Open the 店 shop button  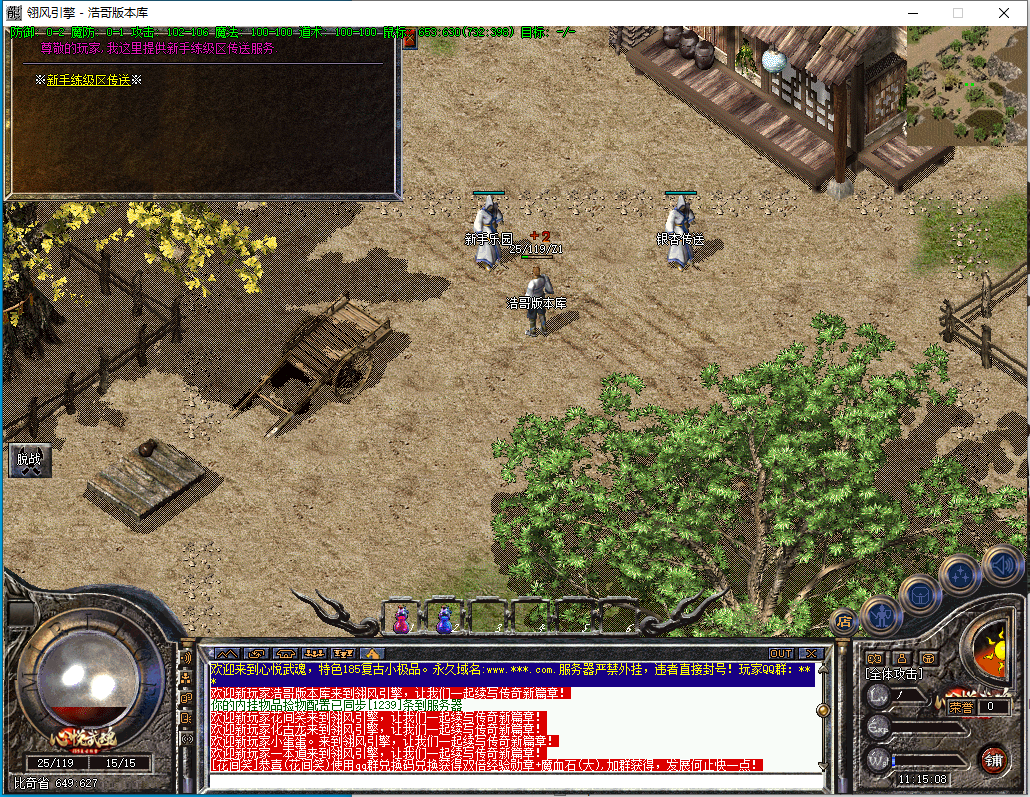pyautogui.click(x=843, y=621)
